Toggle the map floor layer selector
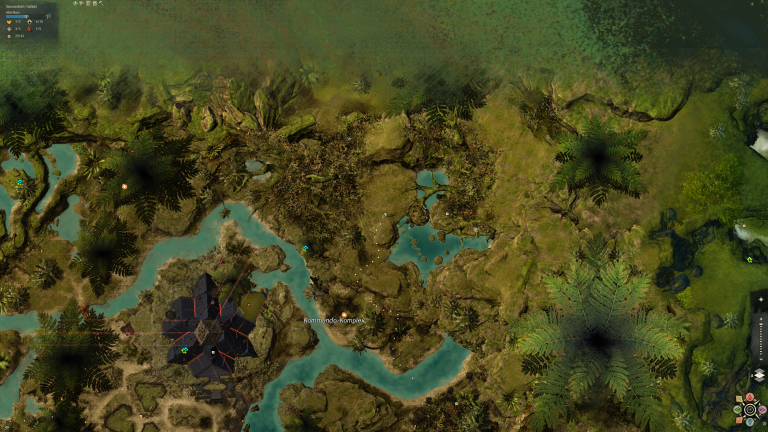768x432 pixels. (x=758, y=376)
